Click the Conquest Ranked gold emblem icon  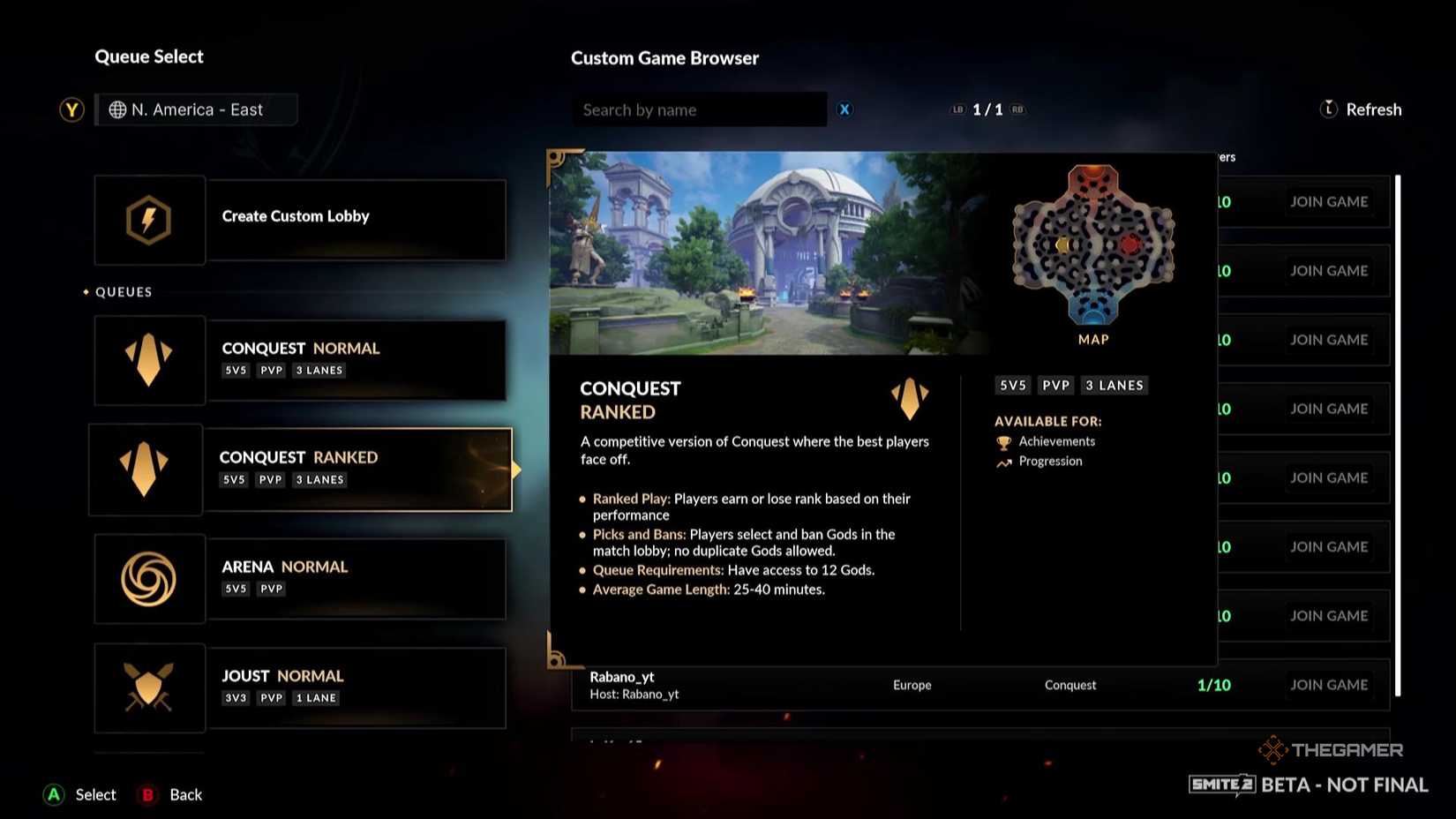click(x=146, y=469)
